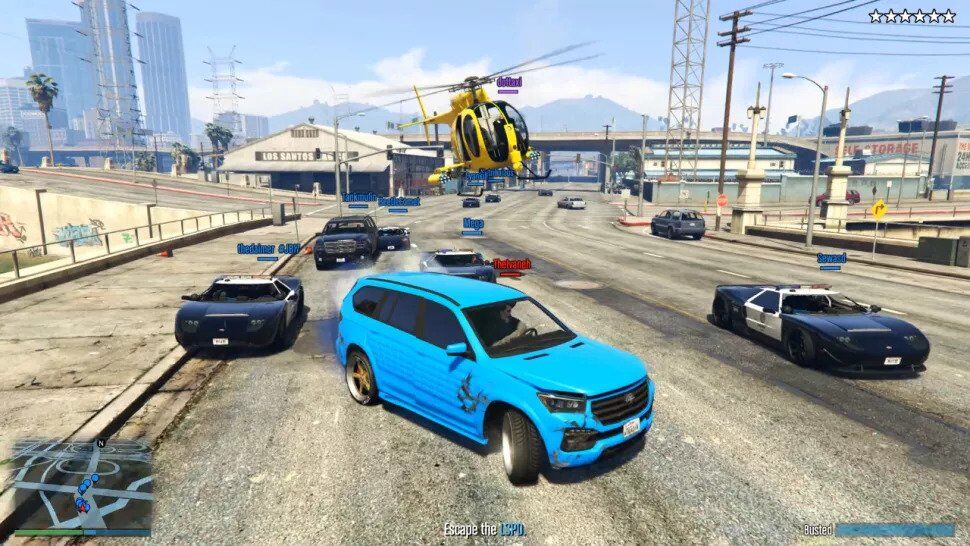Viewport: 970px width, 546px height.
Task: Select the red 'Thelvaneh' player name tag
Action: [x=511, y=264]
